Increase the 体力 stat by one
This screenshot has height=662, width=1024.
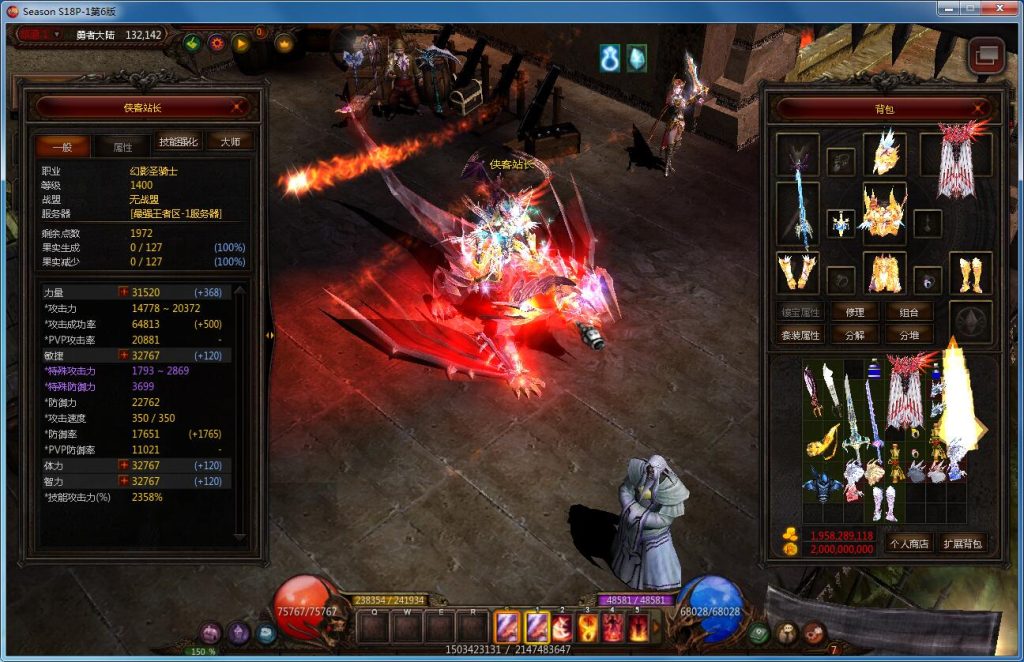point(124,466)
